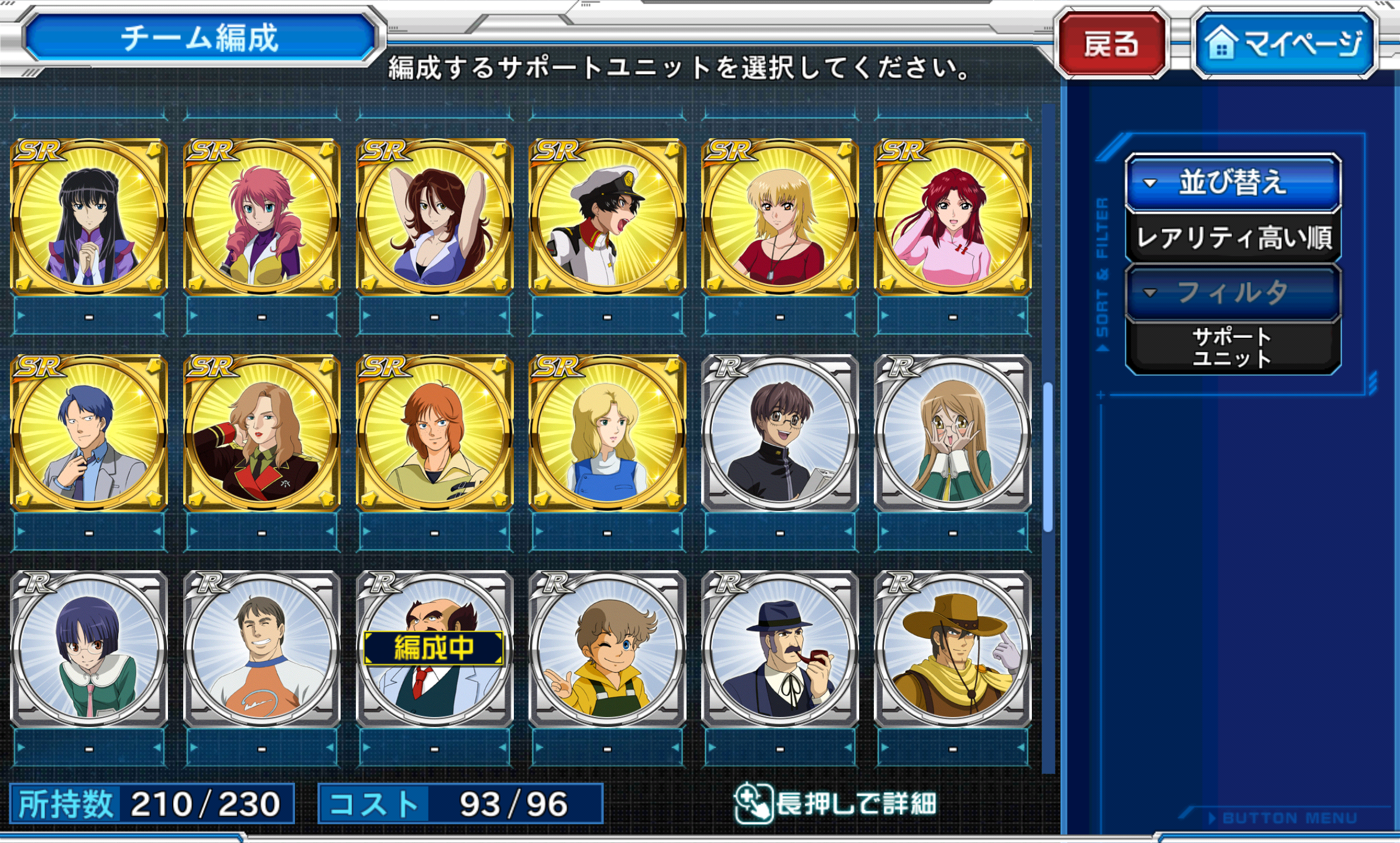The height and width of the screenshot is (843, 1400).
Task: Select the R smiling man in orange shirt
Action: 262,649
